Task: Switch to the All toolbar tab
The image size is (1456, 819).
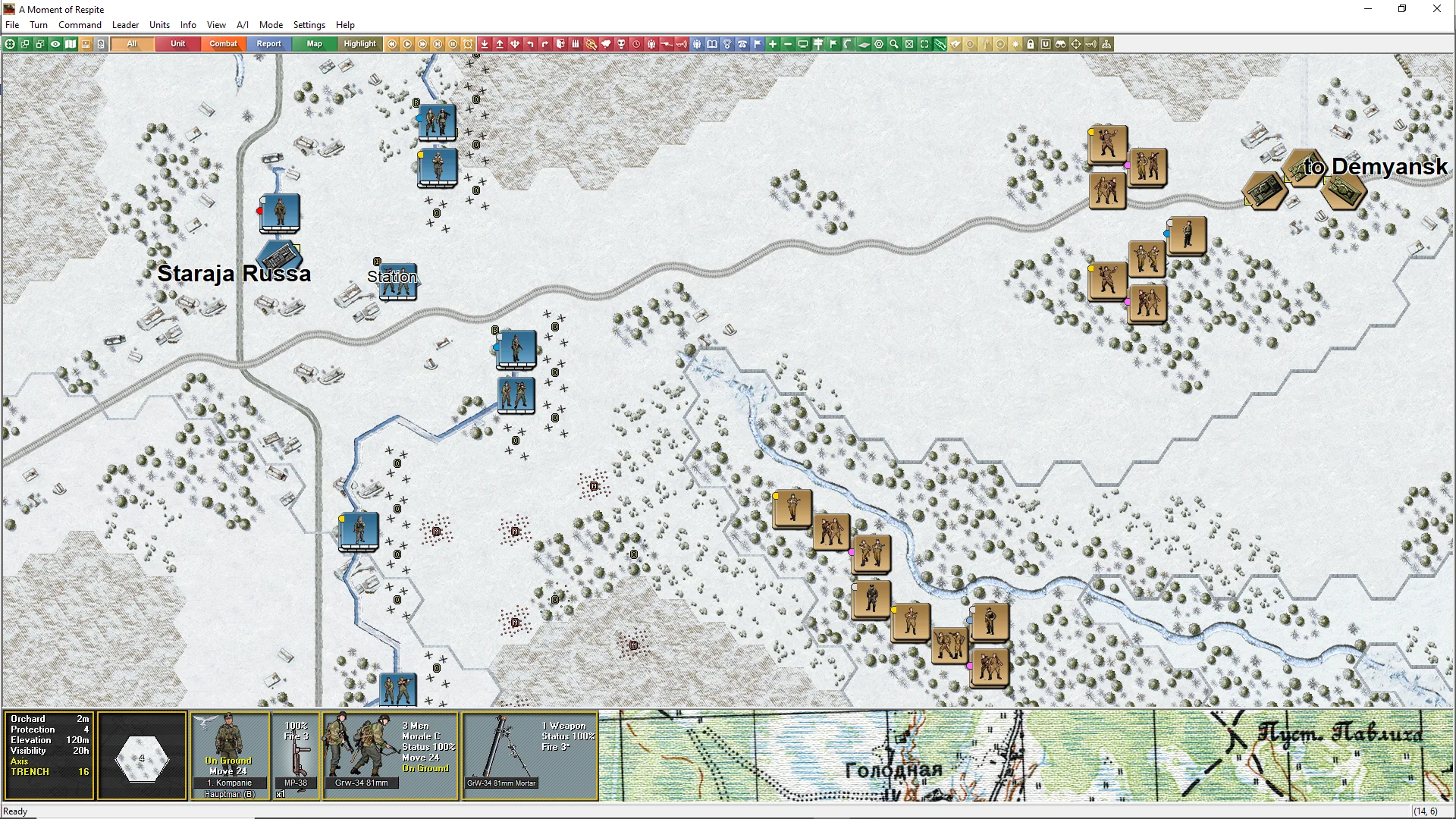Action: point(133,44)
